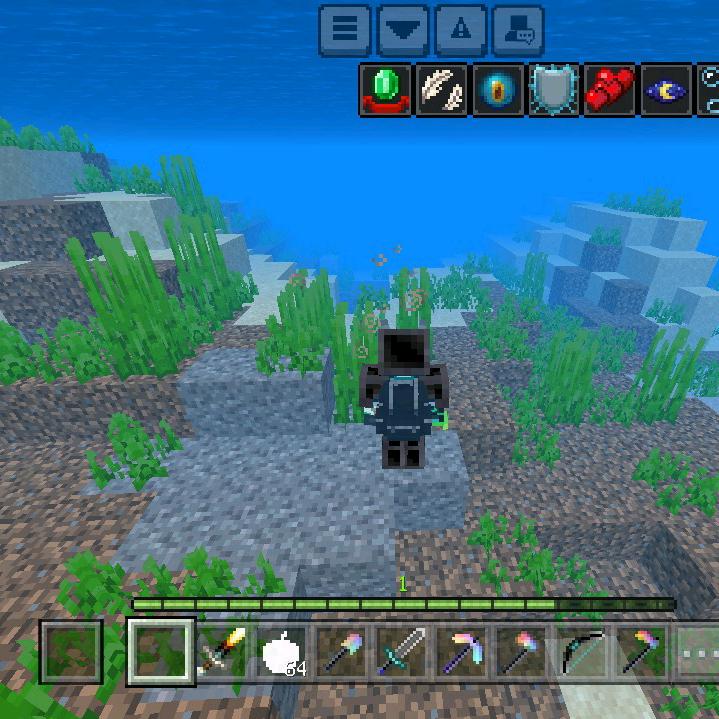Select the flaming sword hotbar slot
Viewport: 719px width, 719px height.
tap(223, 652)
